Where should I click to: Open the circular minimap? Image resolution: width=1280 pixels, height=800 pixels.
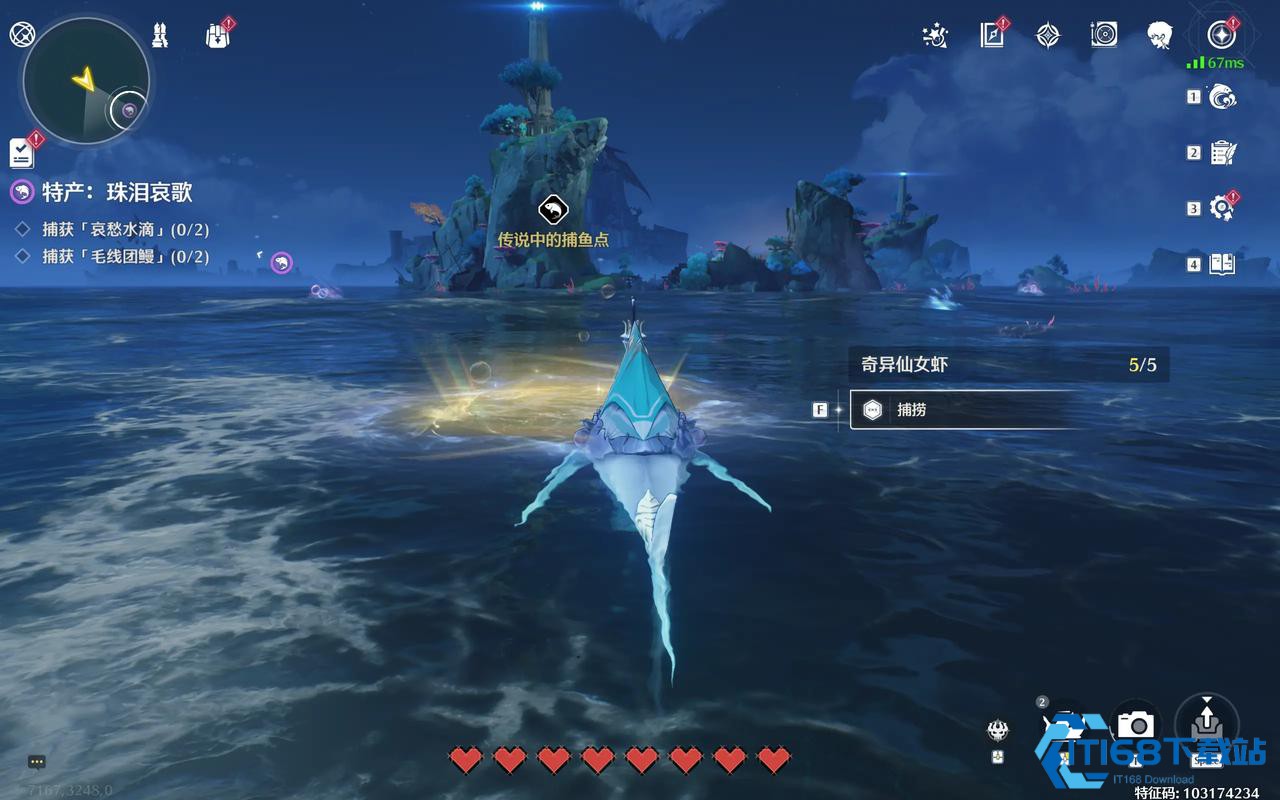[86, 82]
